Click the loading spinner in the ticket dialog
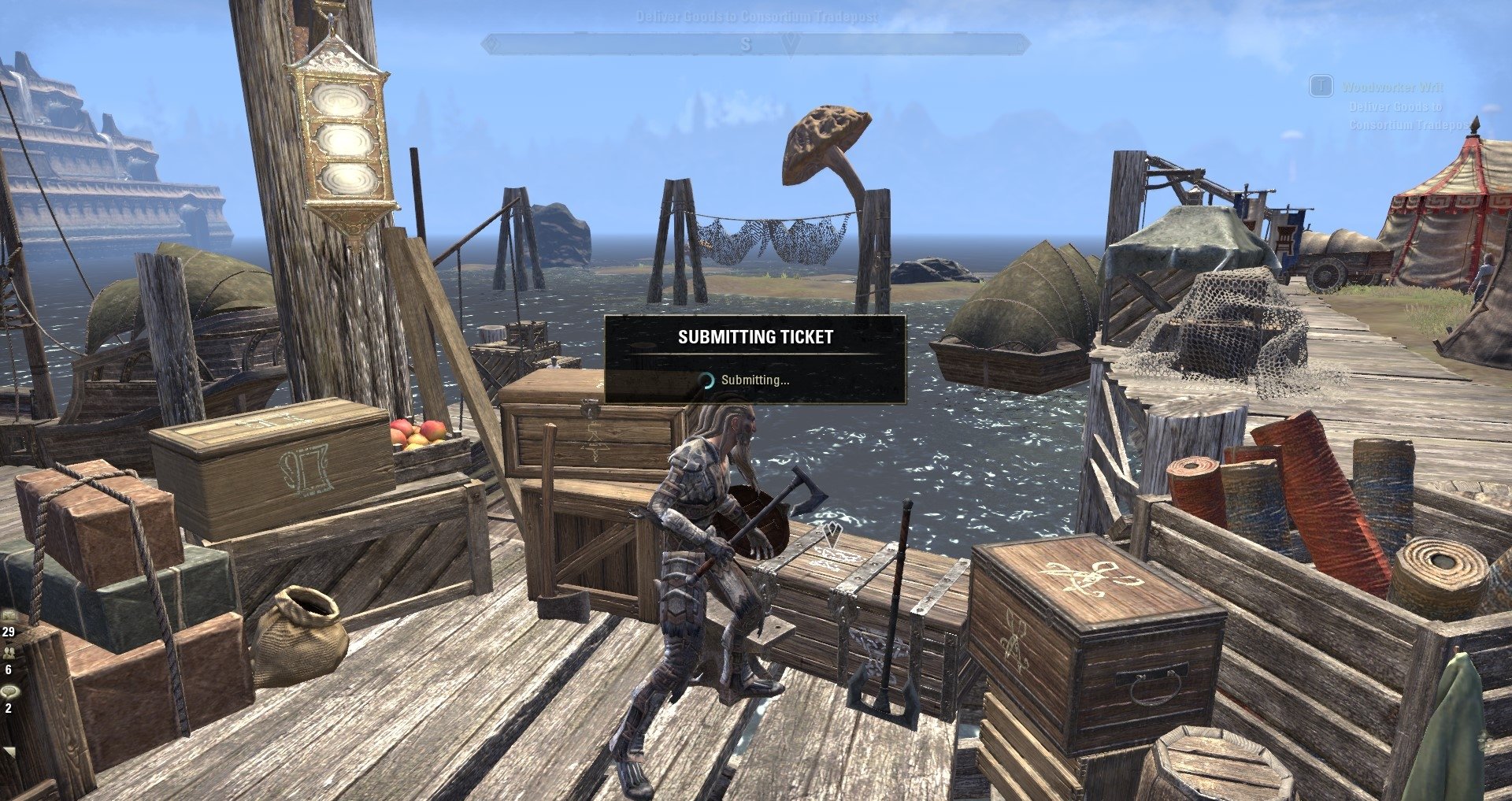This screenshot has height=801, width=1512. coord(708,381)
